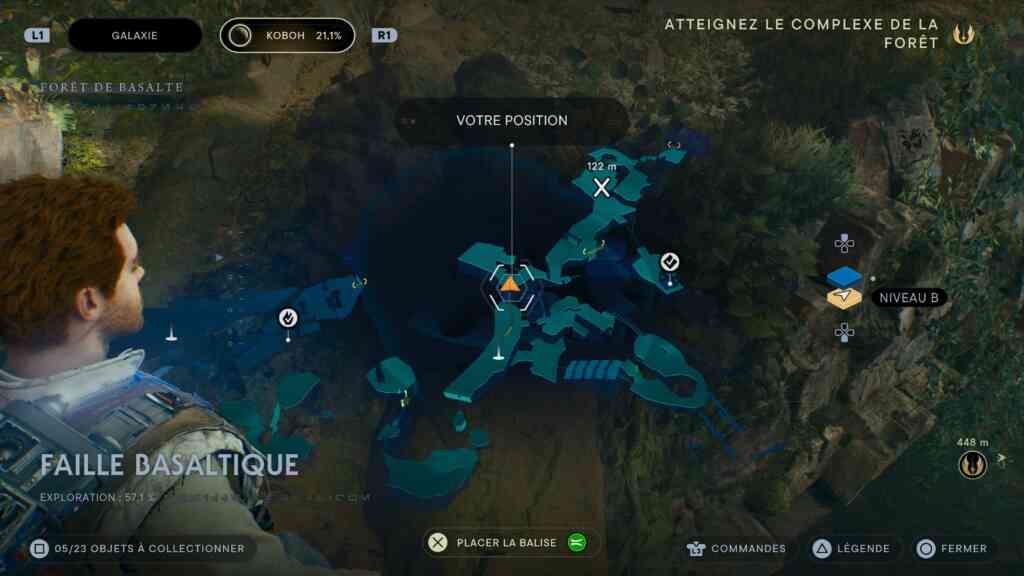The height and width of the screenshot is (576, 1024).
Task: Click the X beacon marker at 122 m
Action: [602, 187]
